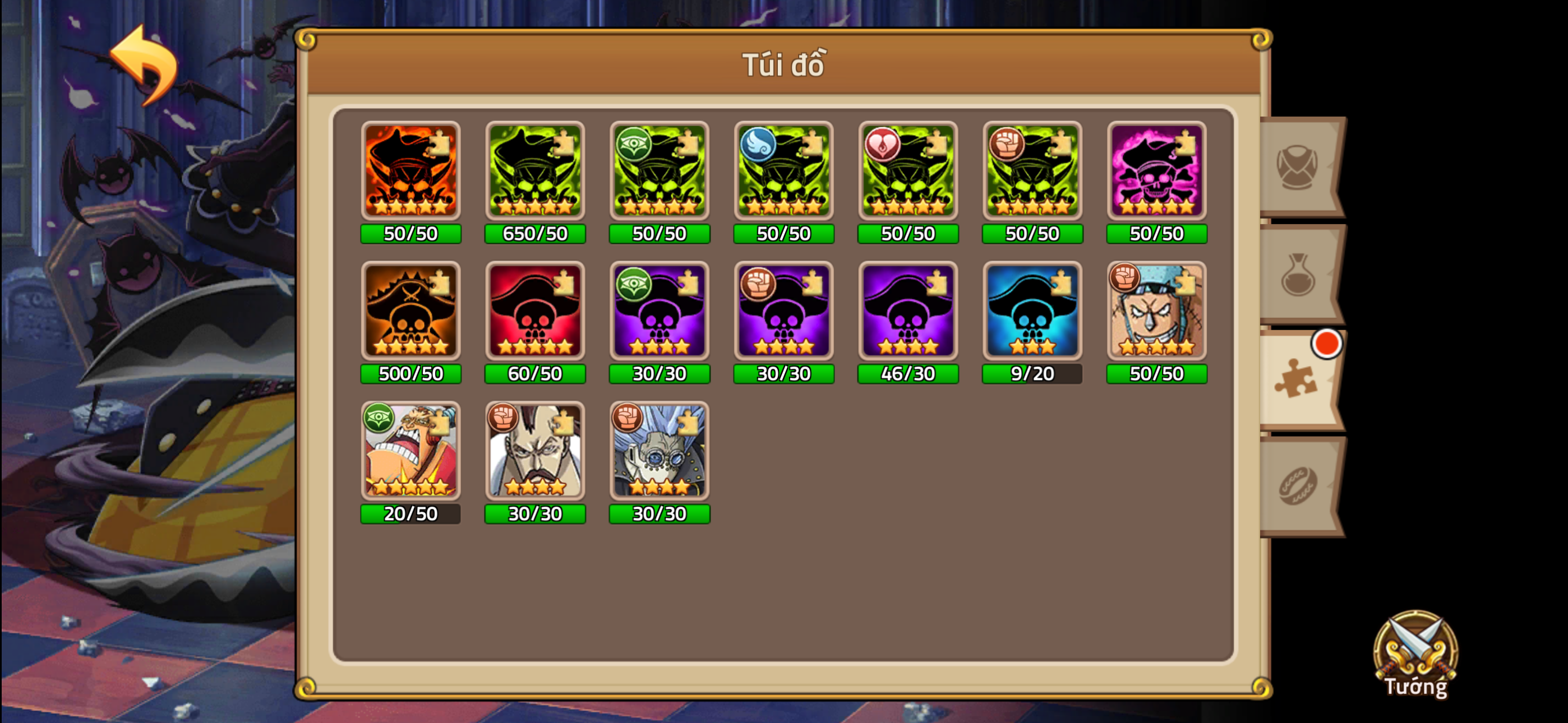Select the fiery orange skull shard, first tile
The height and width of the screenshot is (723, 1568).
point(411,172)
